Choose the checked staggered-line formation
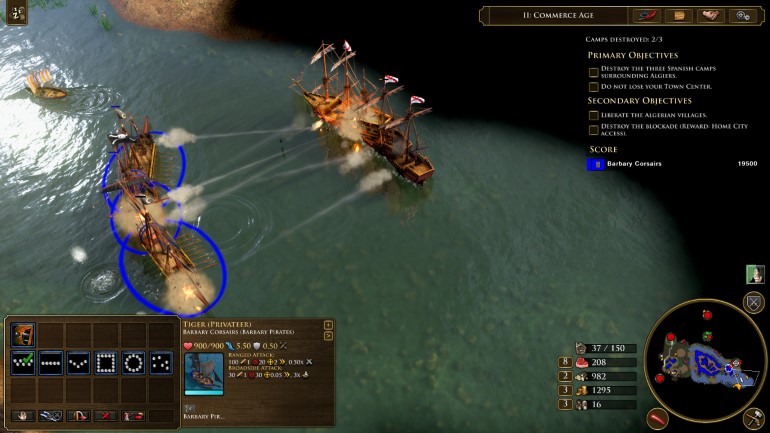The width and height of the screenshot is (770, 433). 23,363
